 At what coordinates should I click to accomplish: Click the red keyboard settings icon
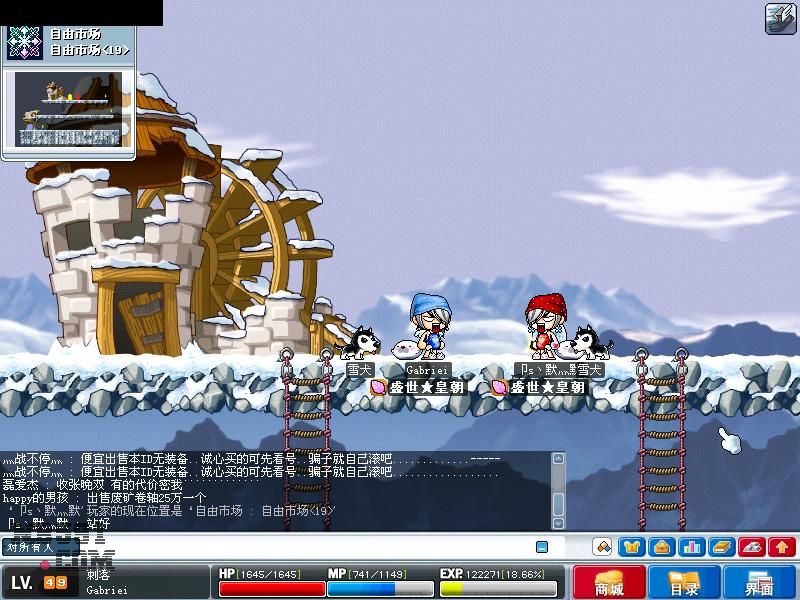(752, 547)
